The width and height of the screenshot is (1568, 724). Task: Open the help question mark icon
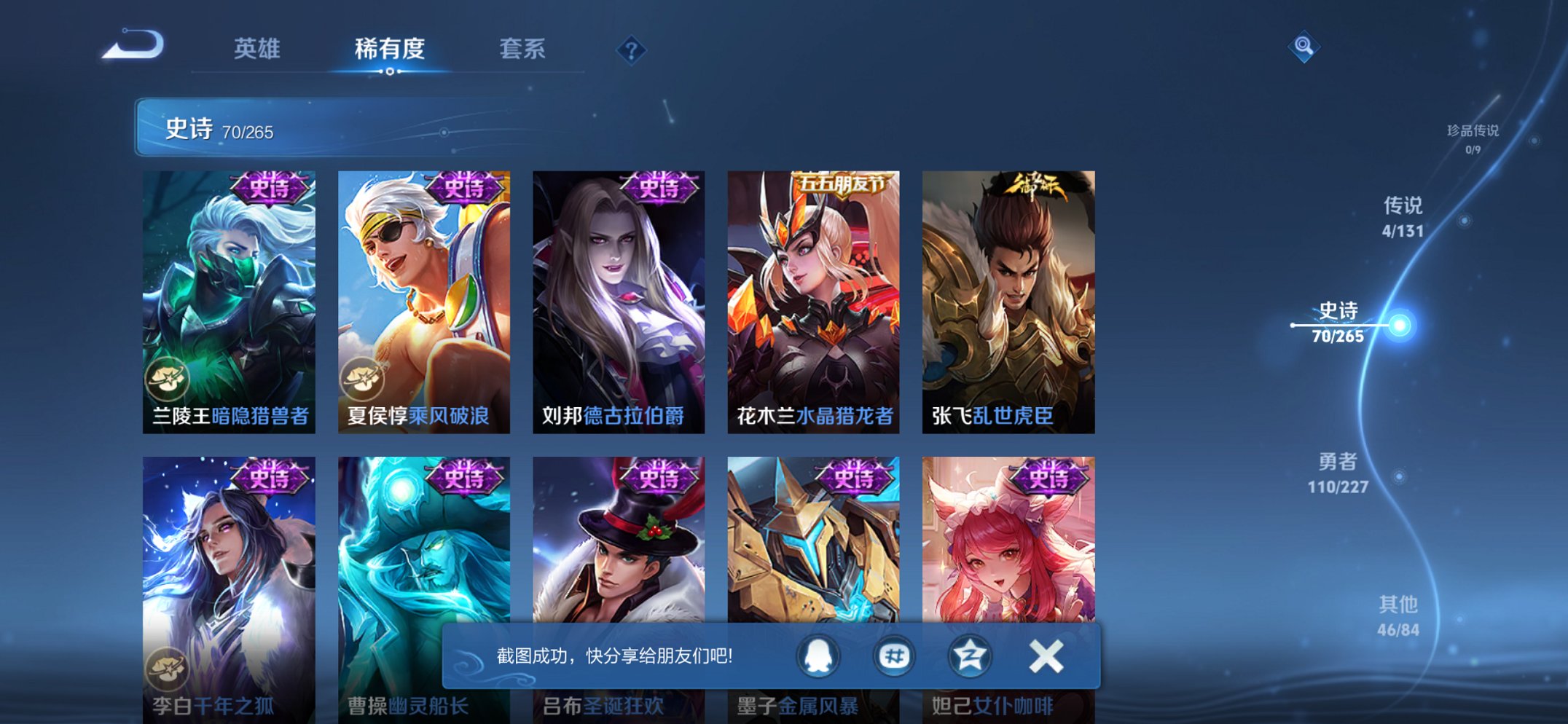[x=632, y=49]
